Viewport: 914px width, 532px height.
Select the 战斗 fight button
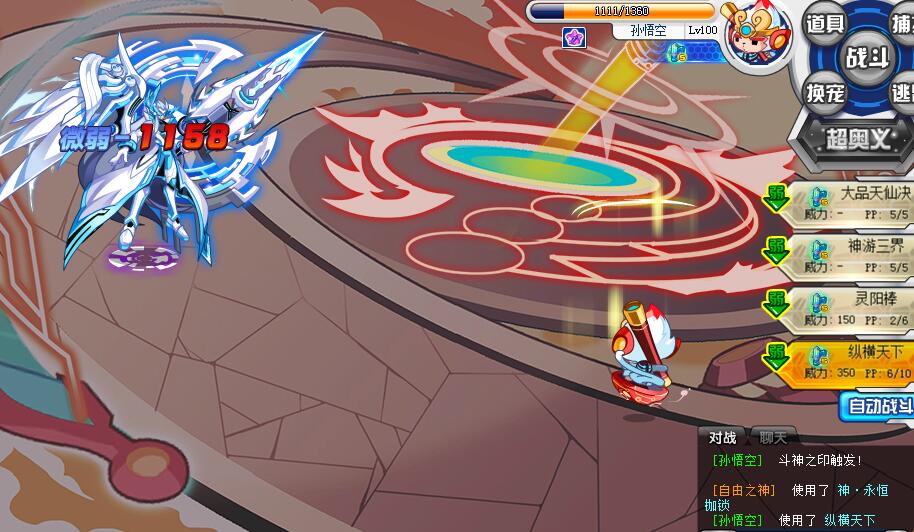[x=865, y=56]
